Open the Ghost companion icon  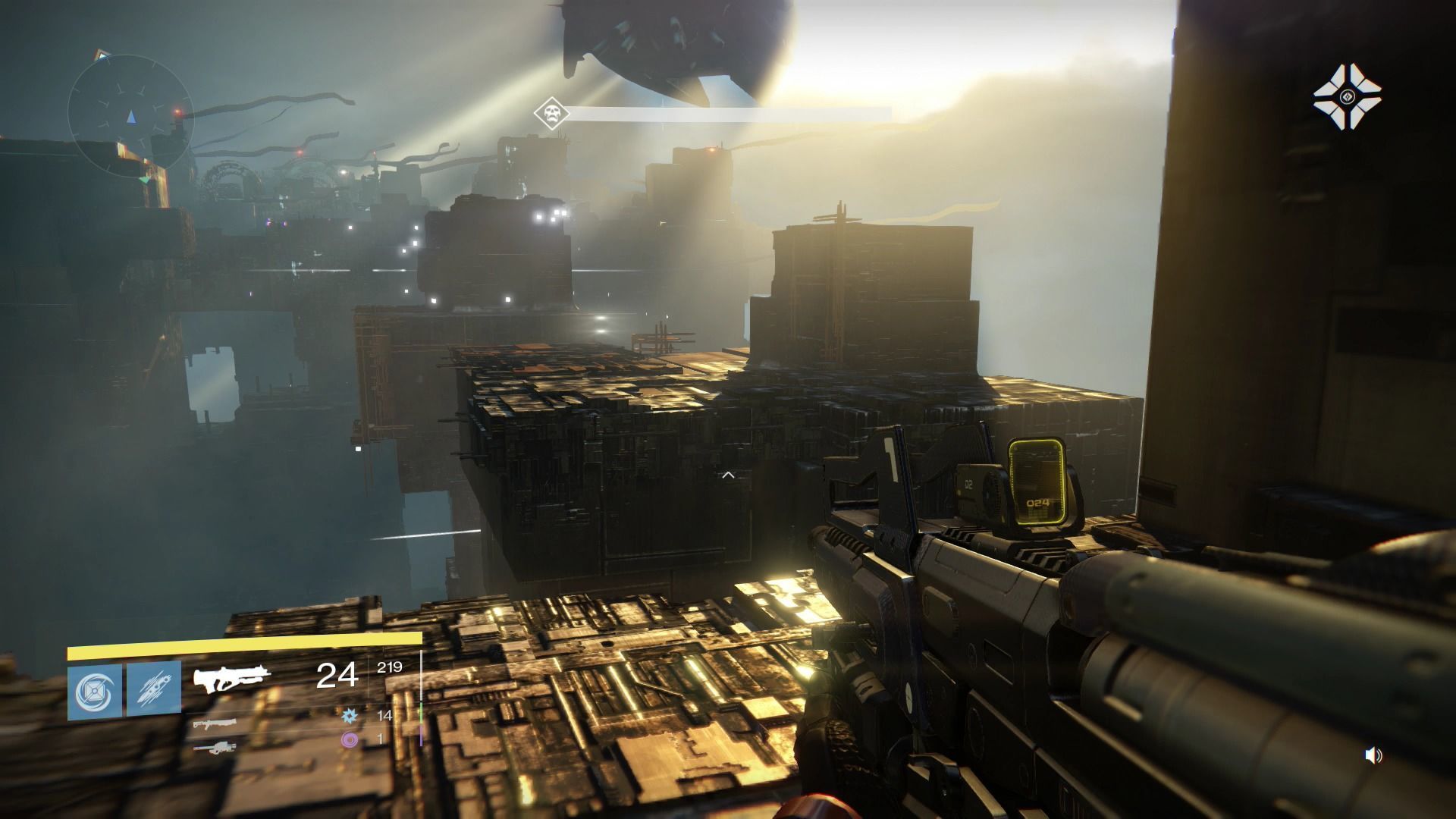point(1347,96)
